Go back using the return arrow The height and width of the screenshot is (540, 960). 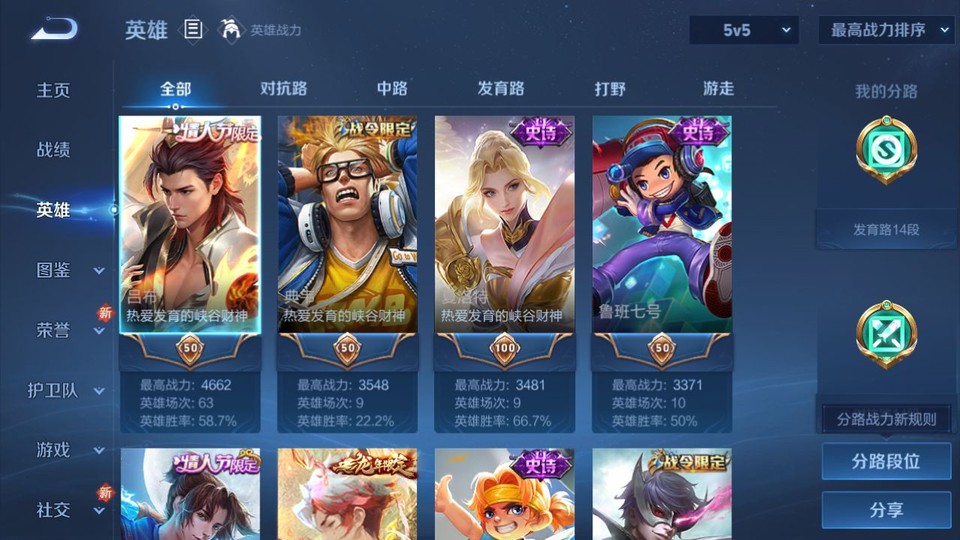pos(54,30)
